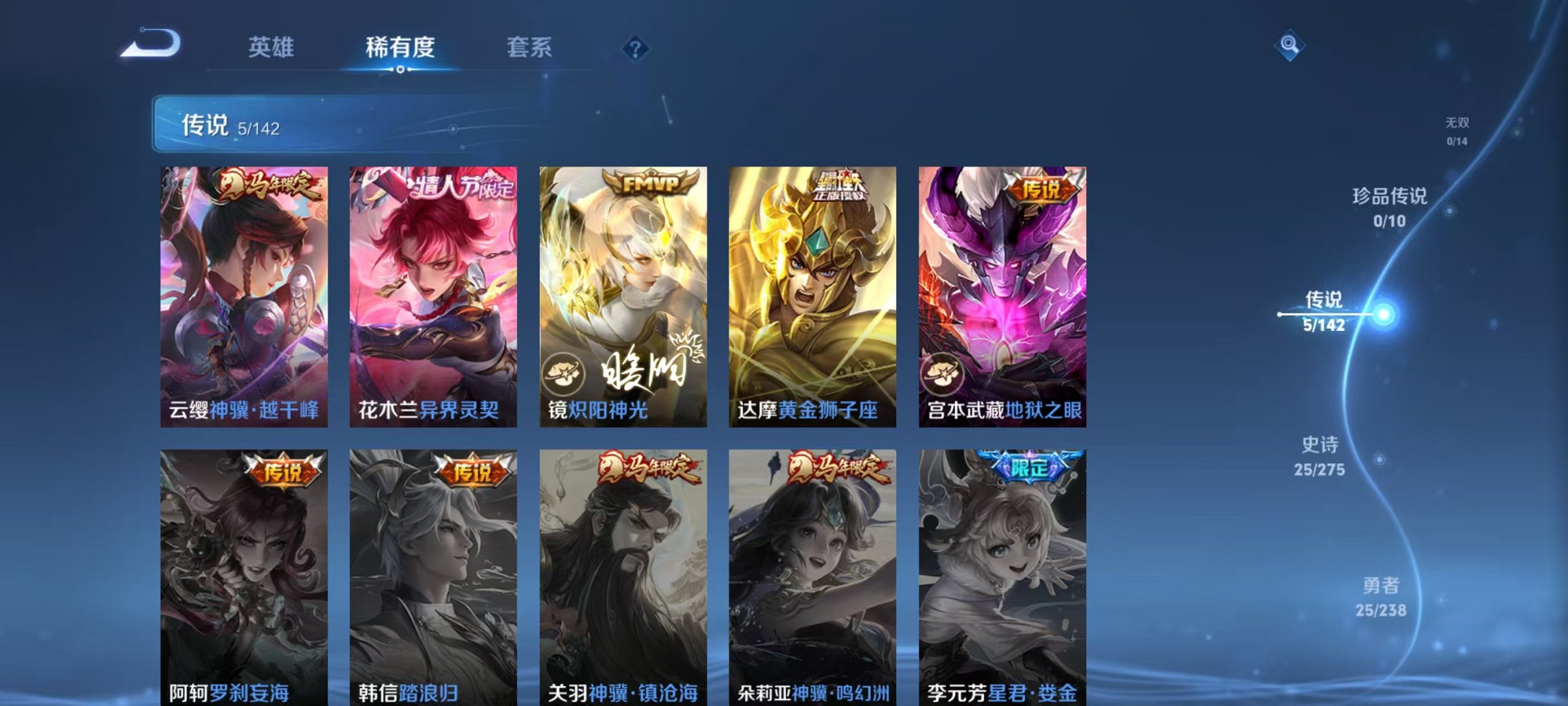Viewport: 1568px width, 706px height.
Task: Switch to the 套系 tab
Action: (530, 47)
